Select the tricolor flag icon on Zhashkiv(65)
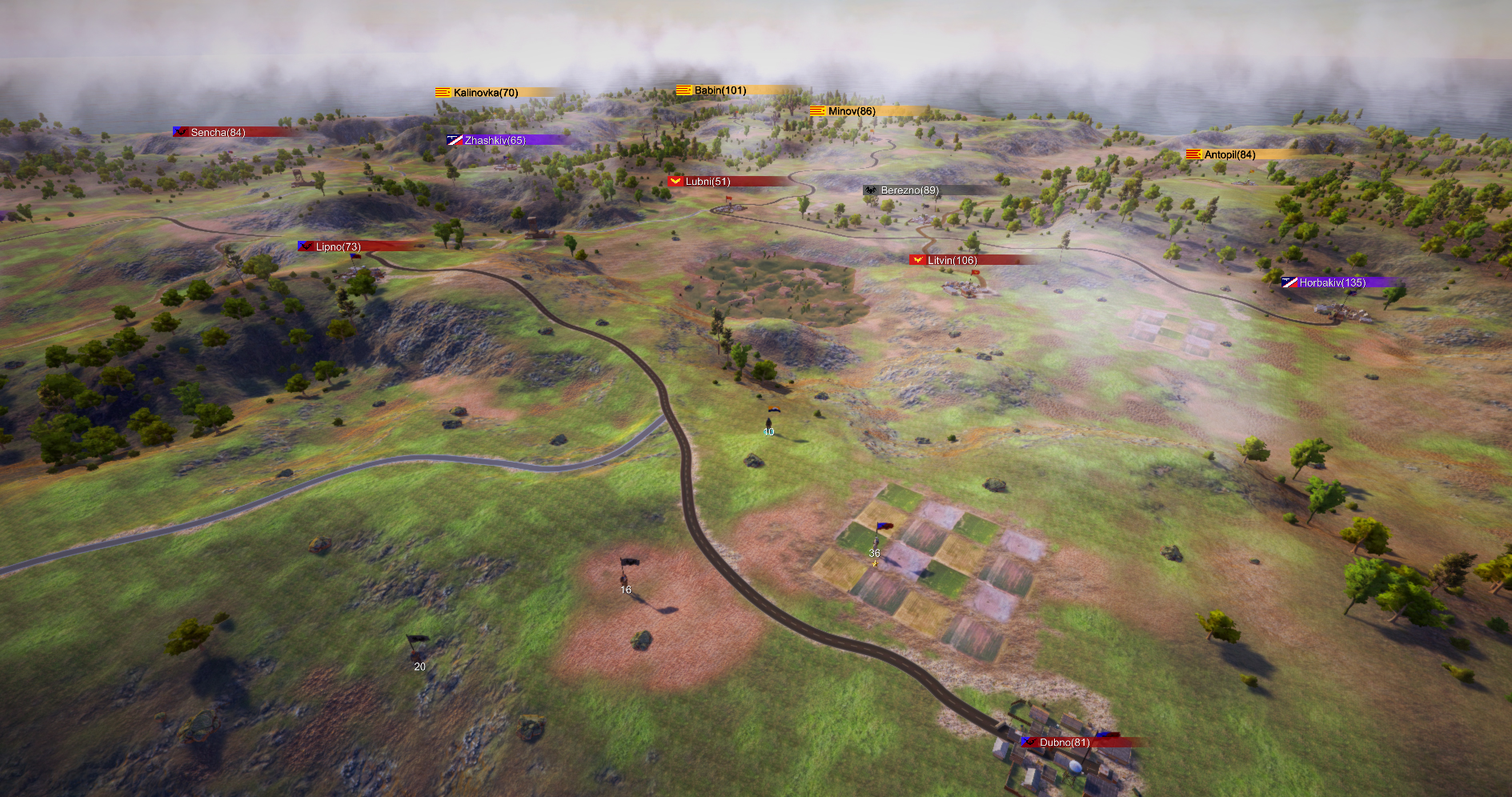The height and width of the screenshot is (797, 1512). pyautogui.click(x=455, y=140)
